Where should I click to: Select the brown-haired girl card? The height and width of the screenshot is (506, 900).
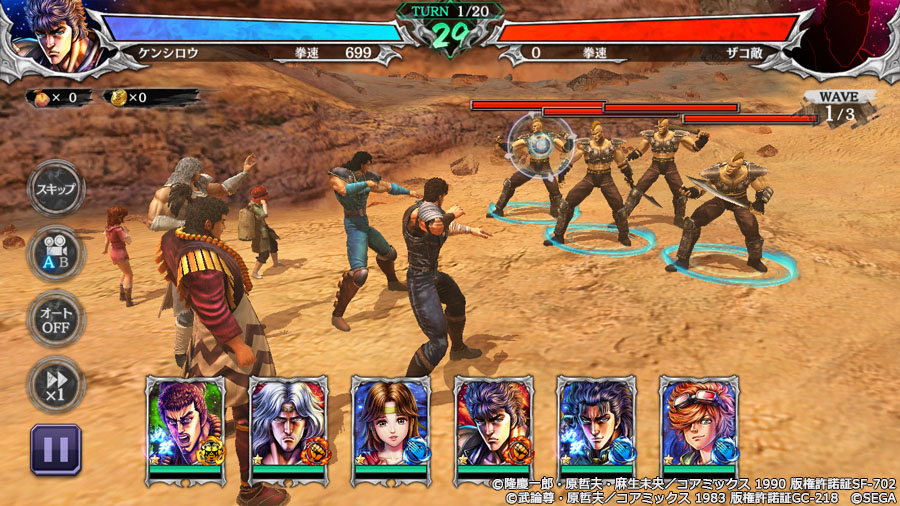(391, 426)
